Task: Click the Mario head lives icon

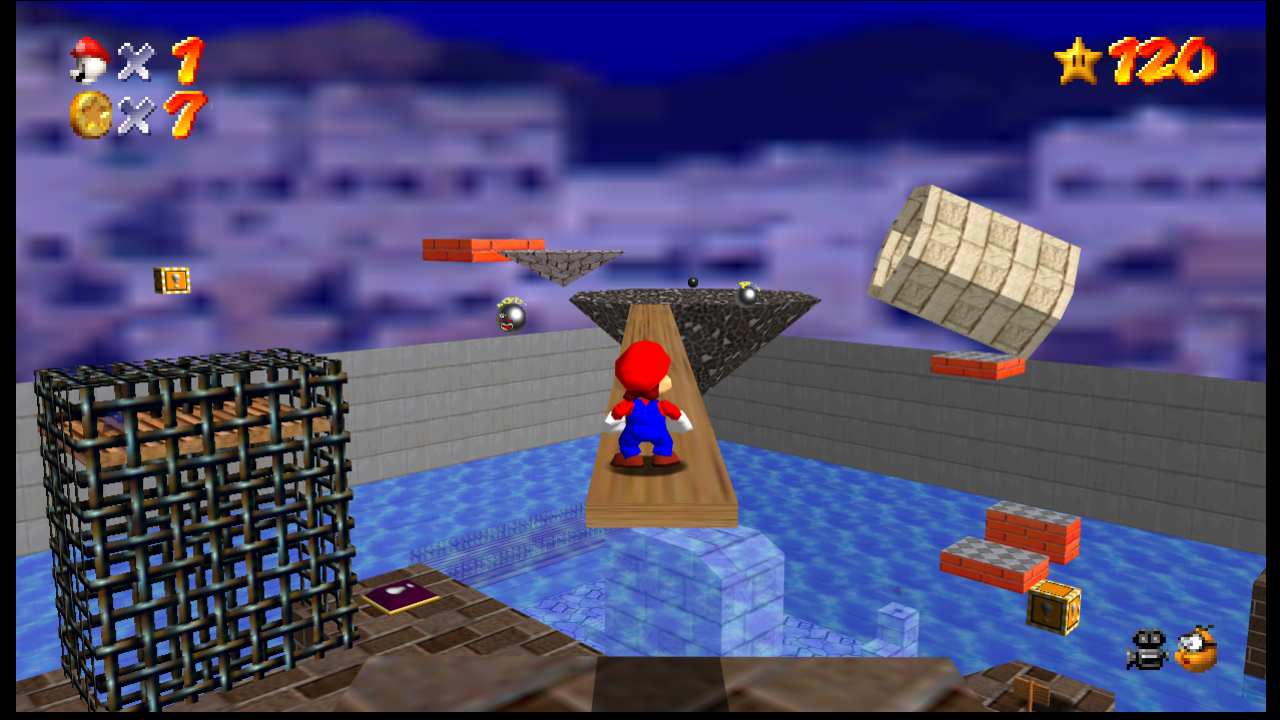Action: pos(91,59)
